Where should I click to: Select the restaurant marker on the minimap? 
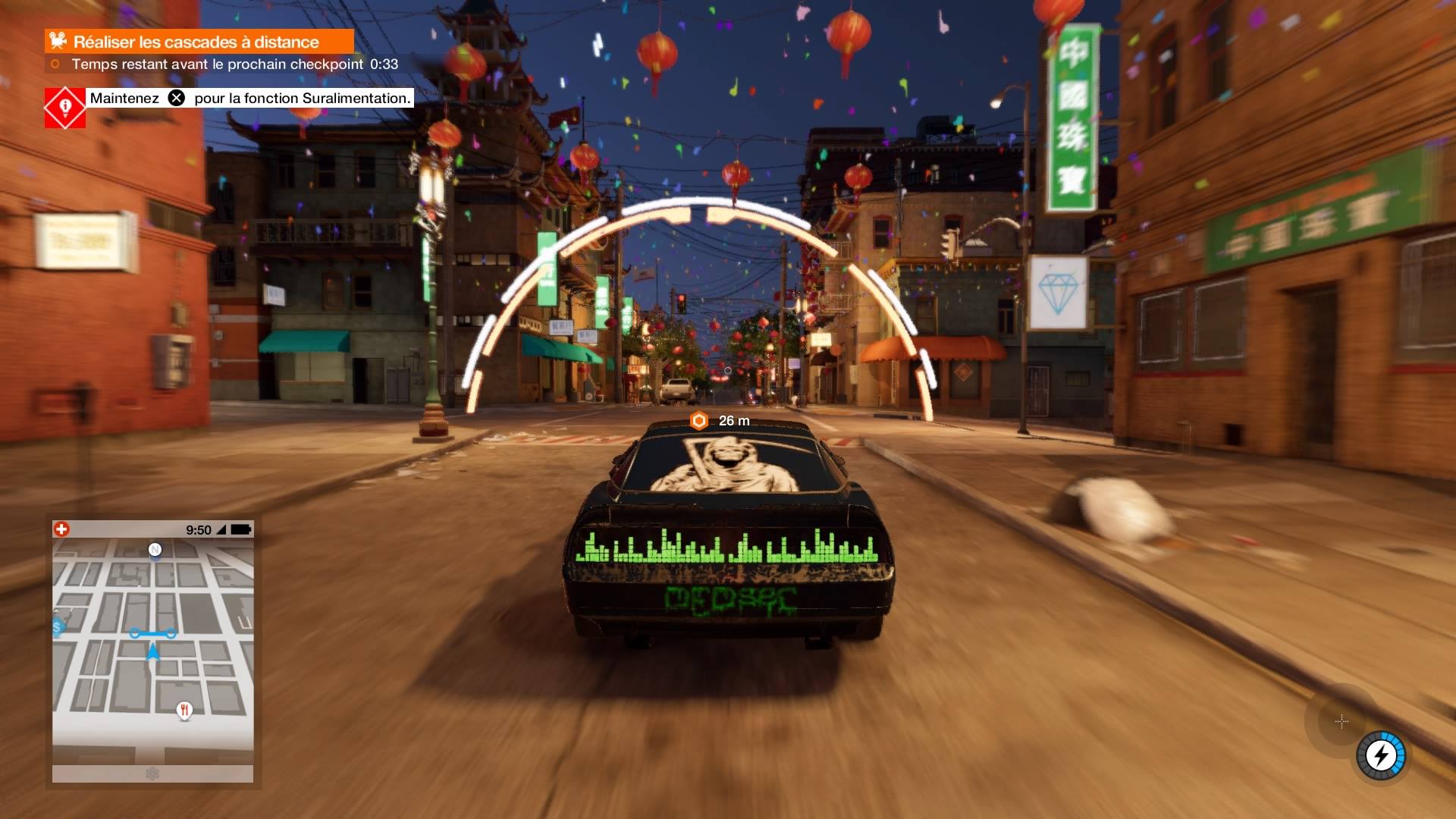point(184,711)
